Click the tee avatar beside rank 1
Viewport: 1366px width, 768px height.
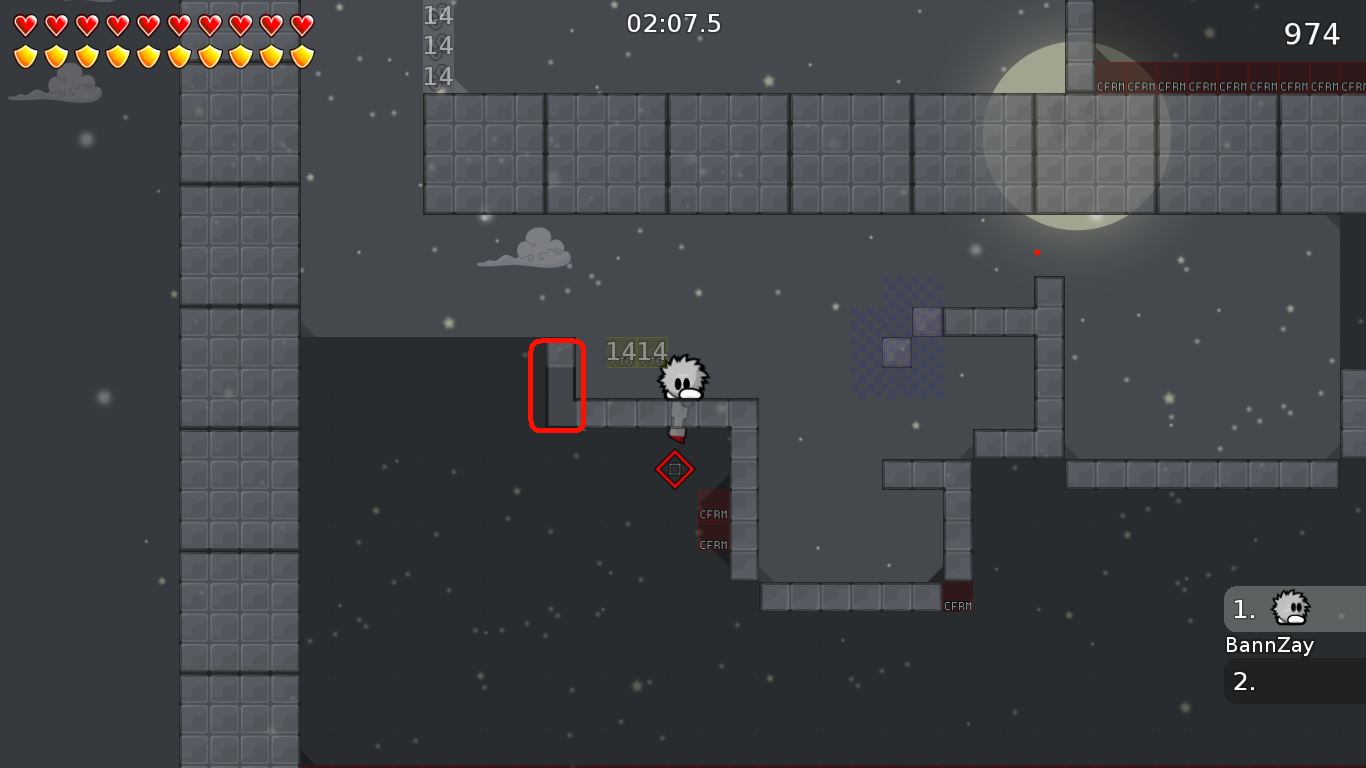pos(1289,608)
